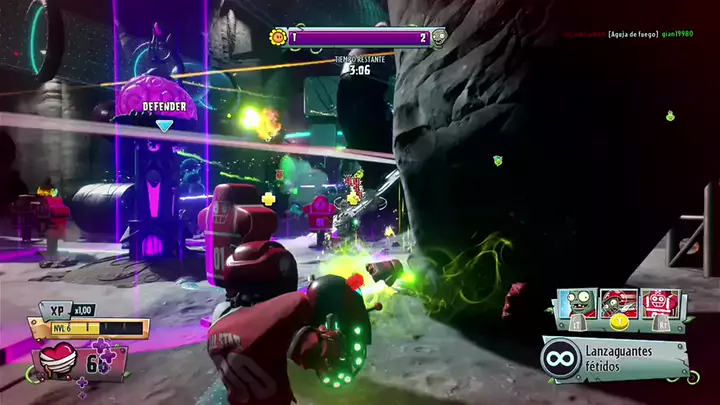Screen dimensions: 720x405
Task: Click the zombies team head icon
Action: pos(438,38)
